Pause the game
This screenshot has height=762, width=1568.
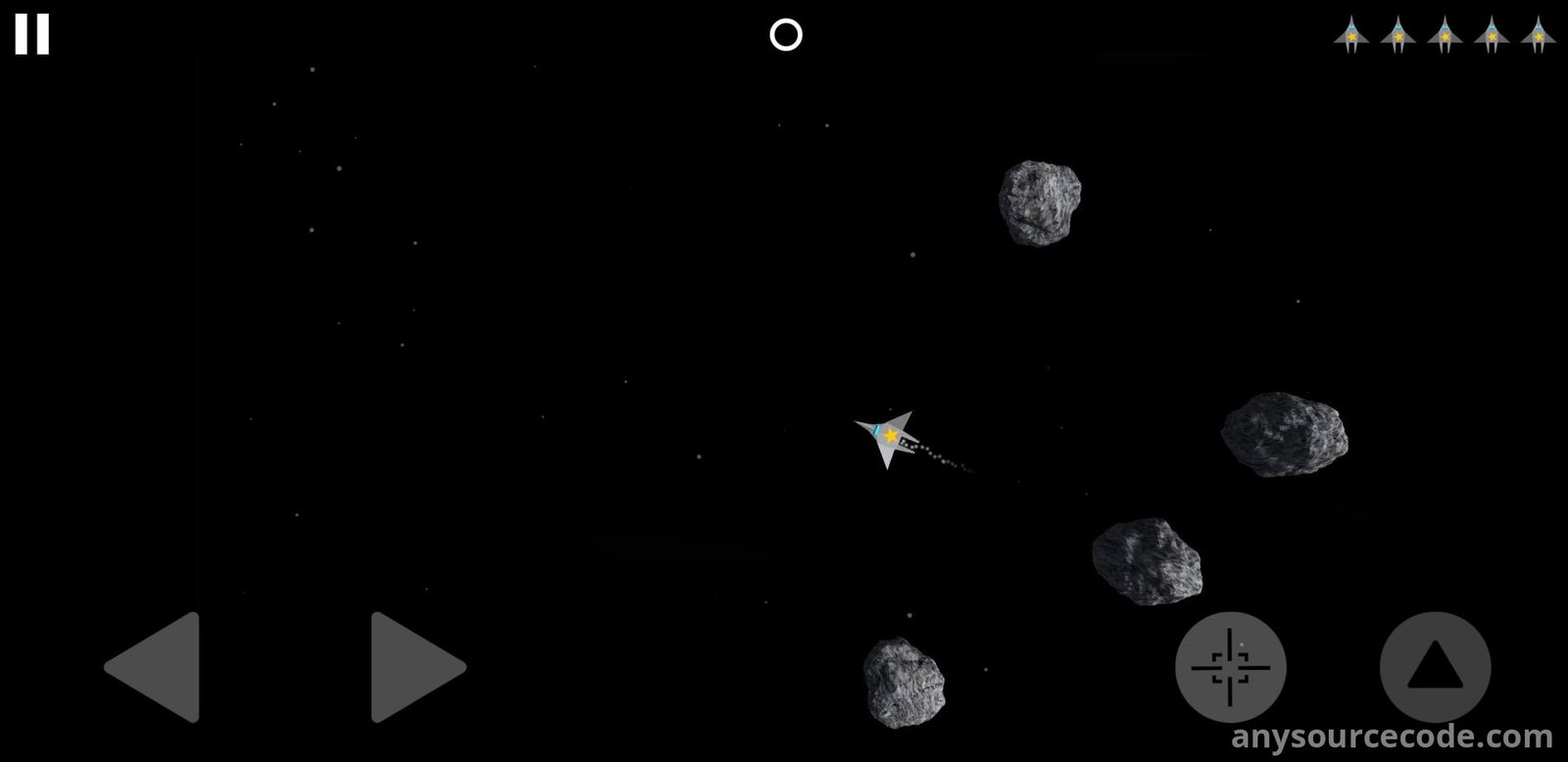31,34
